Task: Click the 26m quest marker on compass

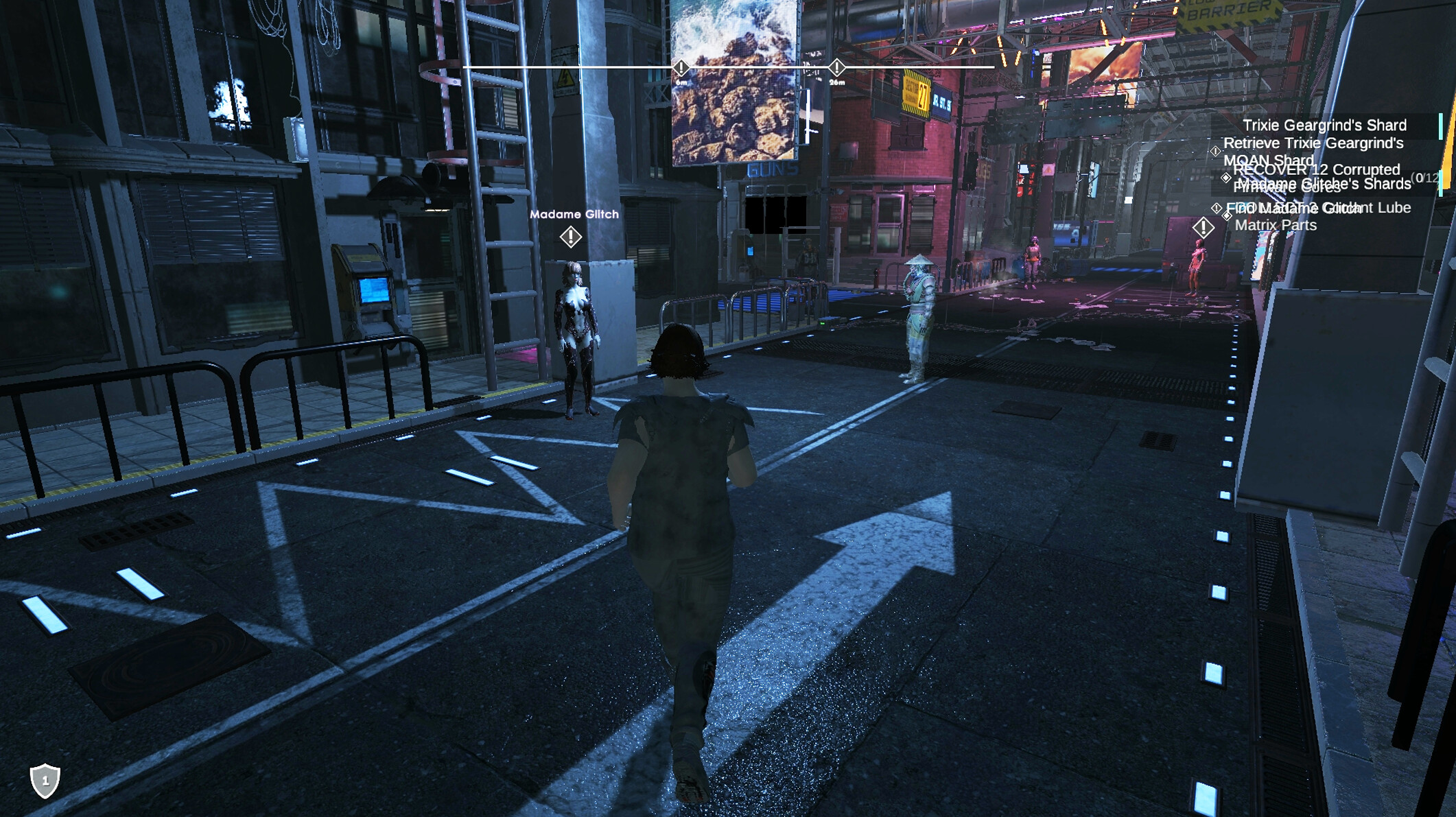Action: click(836, 67)
